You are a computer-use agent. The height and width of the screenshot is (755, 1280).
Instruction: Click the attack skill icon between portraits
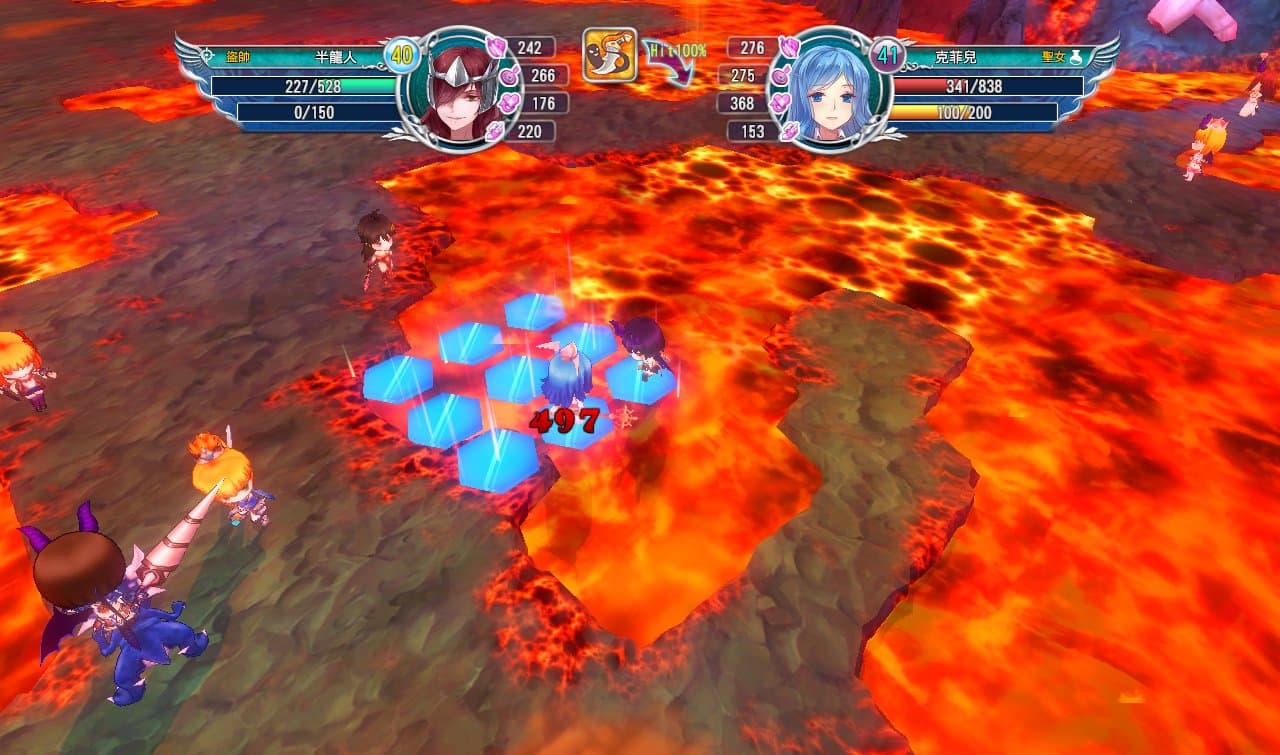click(609, 55)
